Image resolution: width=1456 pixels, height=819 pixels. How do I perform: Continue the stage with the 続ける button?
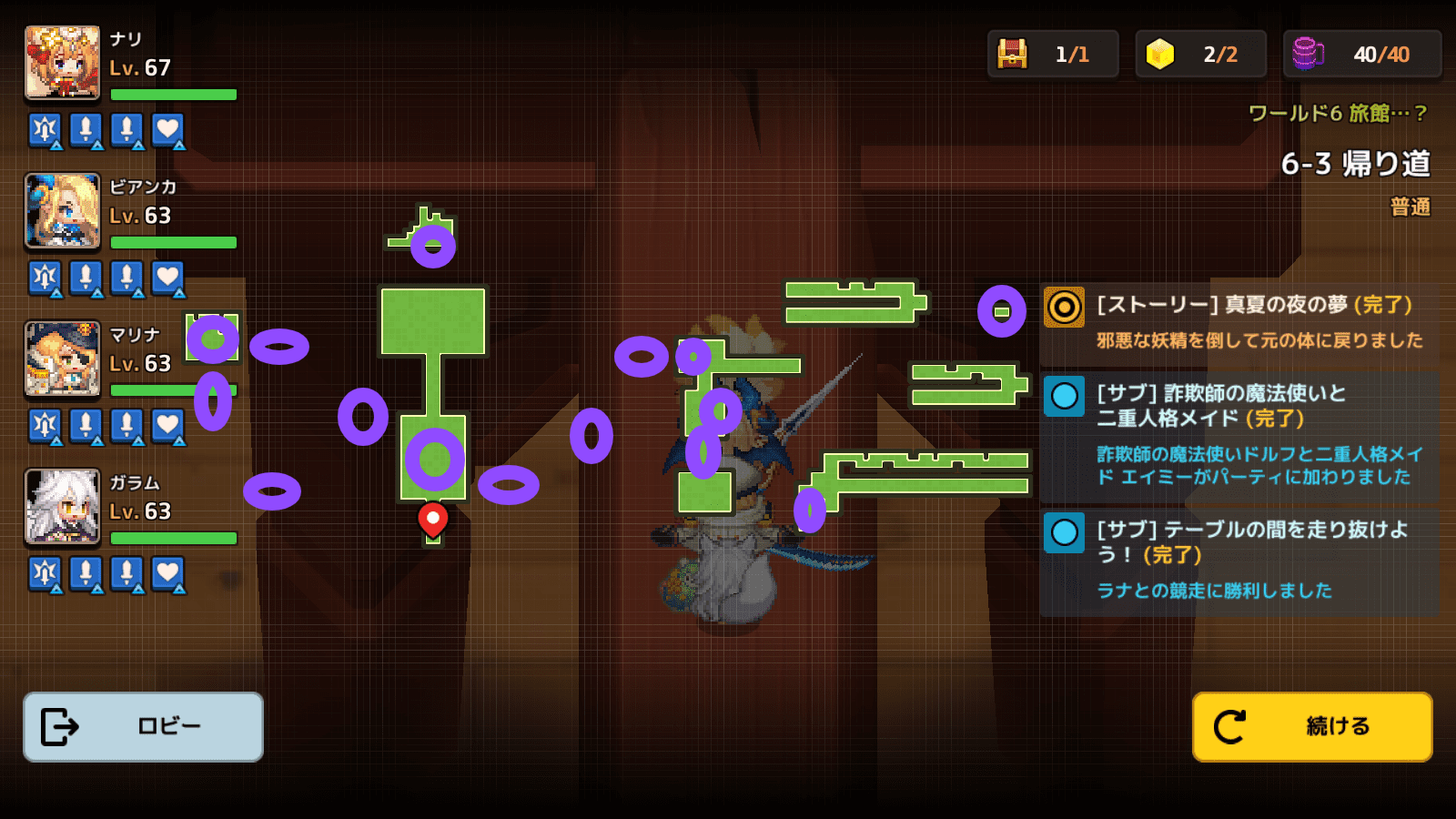pos(1311,726)
